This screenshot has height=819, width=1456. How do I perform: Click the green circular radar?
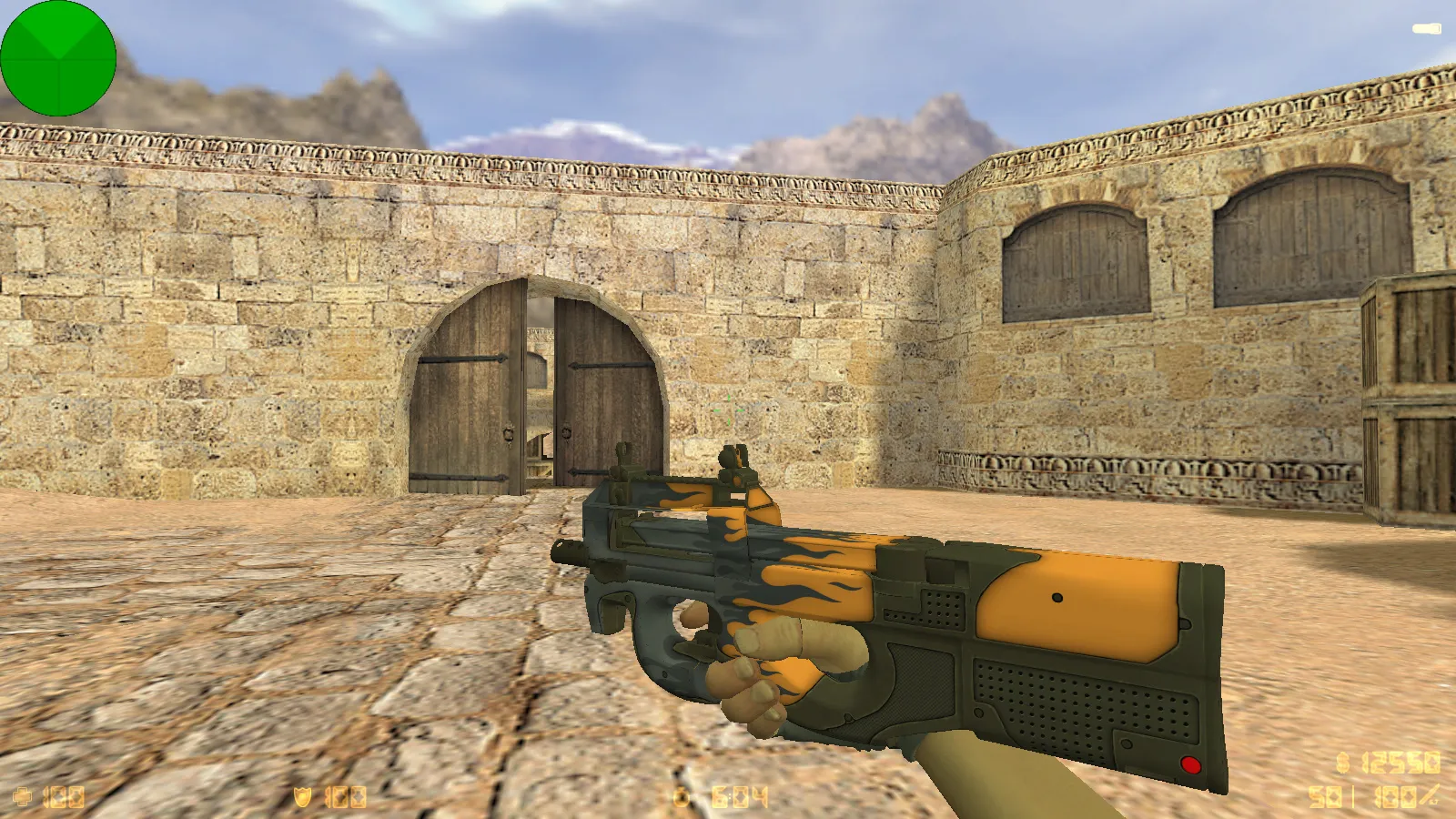click(58, 58)
